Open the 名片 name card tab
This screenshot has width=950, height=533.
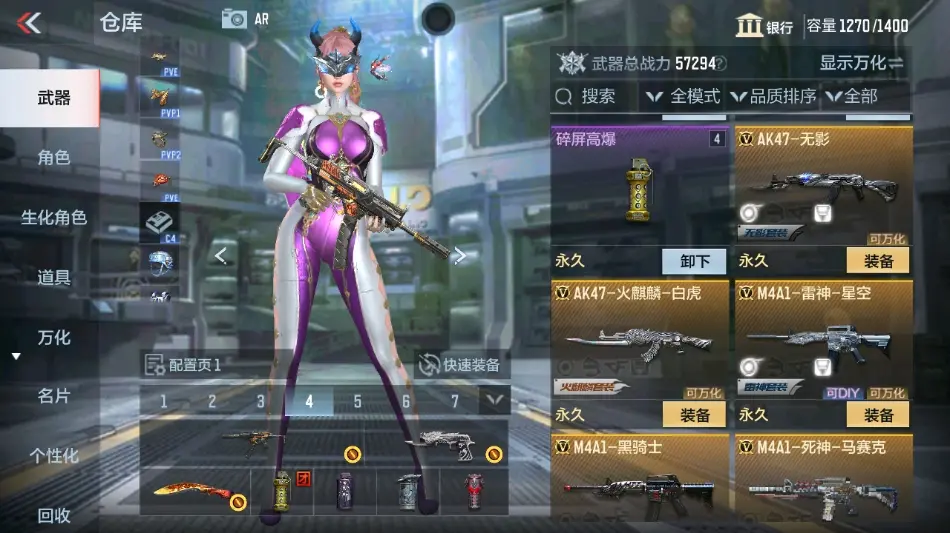[53, 396]
